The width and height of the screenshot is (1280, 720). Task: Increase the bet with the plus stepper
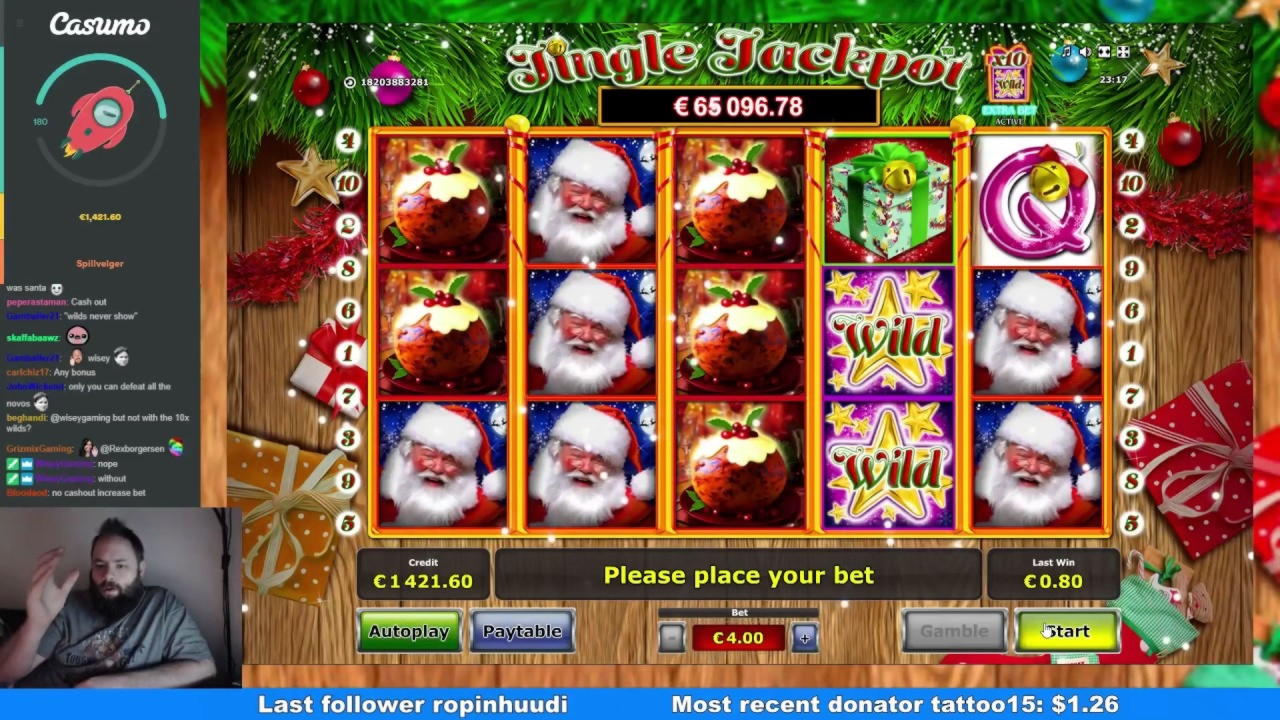pyautogui.click(x=804, y=637)
